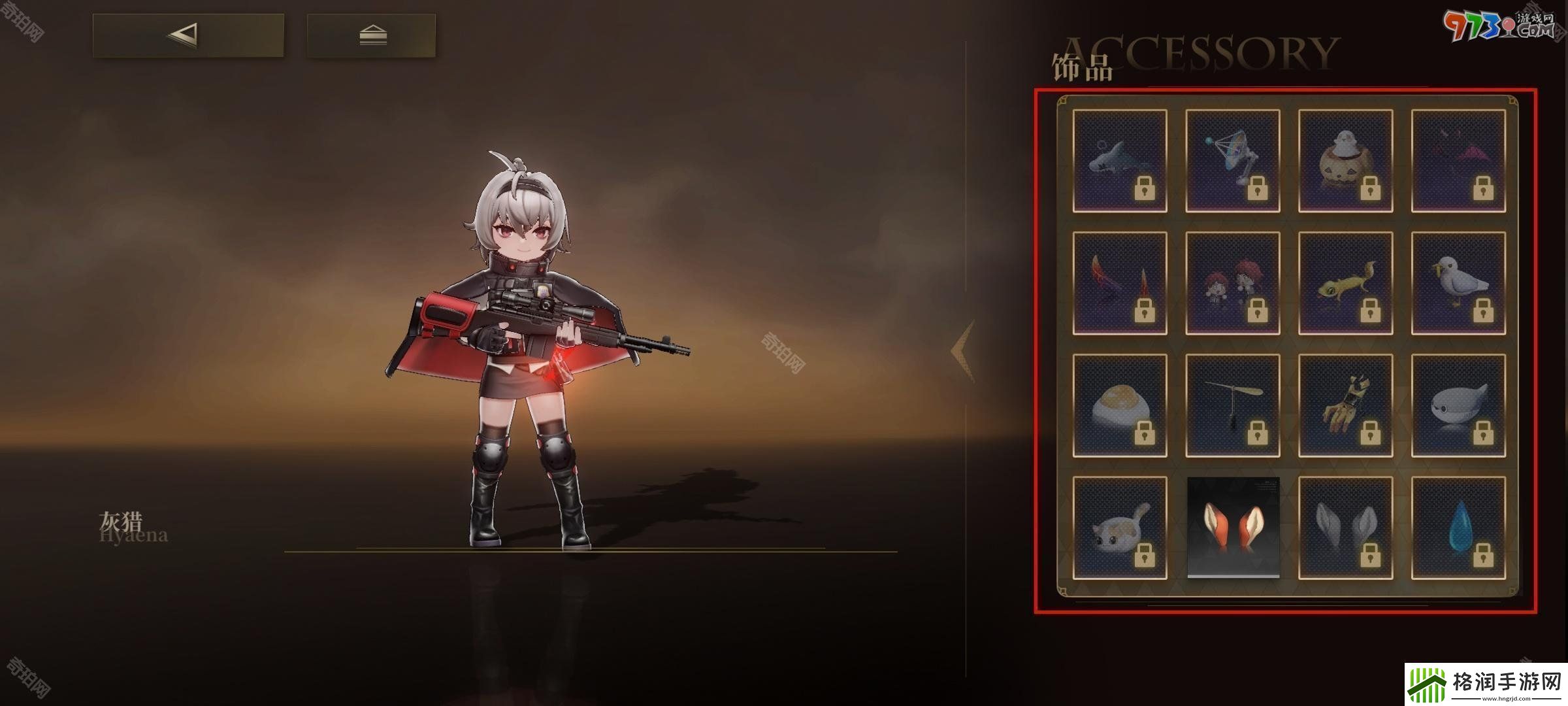Select the two red-haired dolls accessory
The height and width of the screenshot is (706, 1568).
[1232, 283]
